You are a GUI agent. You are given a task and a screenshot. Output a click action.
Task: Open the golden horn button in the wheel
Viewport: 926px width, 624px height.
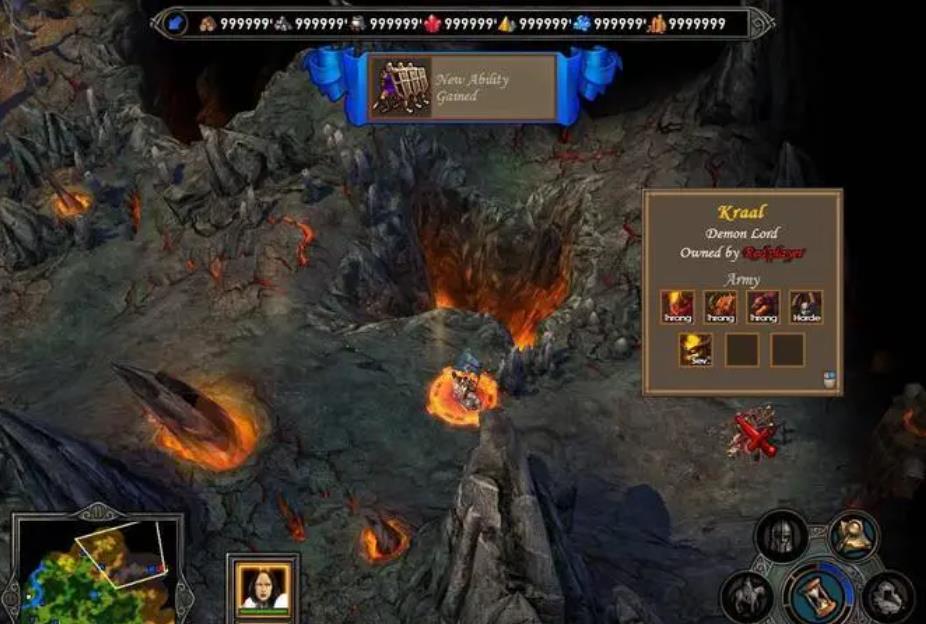coord(853,535)
